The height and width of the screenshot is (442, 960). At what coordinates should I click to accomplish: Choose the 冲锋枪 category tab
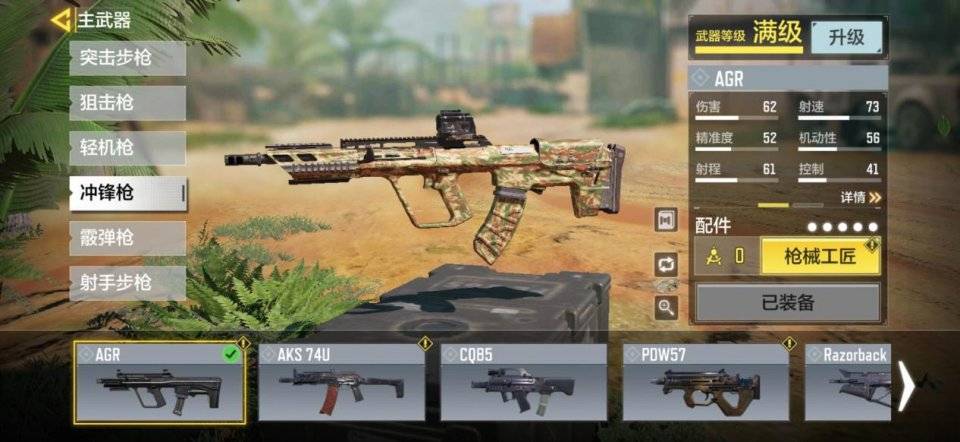pos(127,193)
